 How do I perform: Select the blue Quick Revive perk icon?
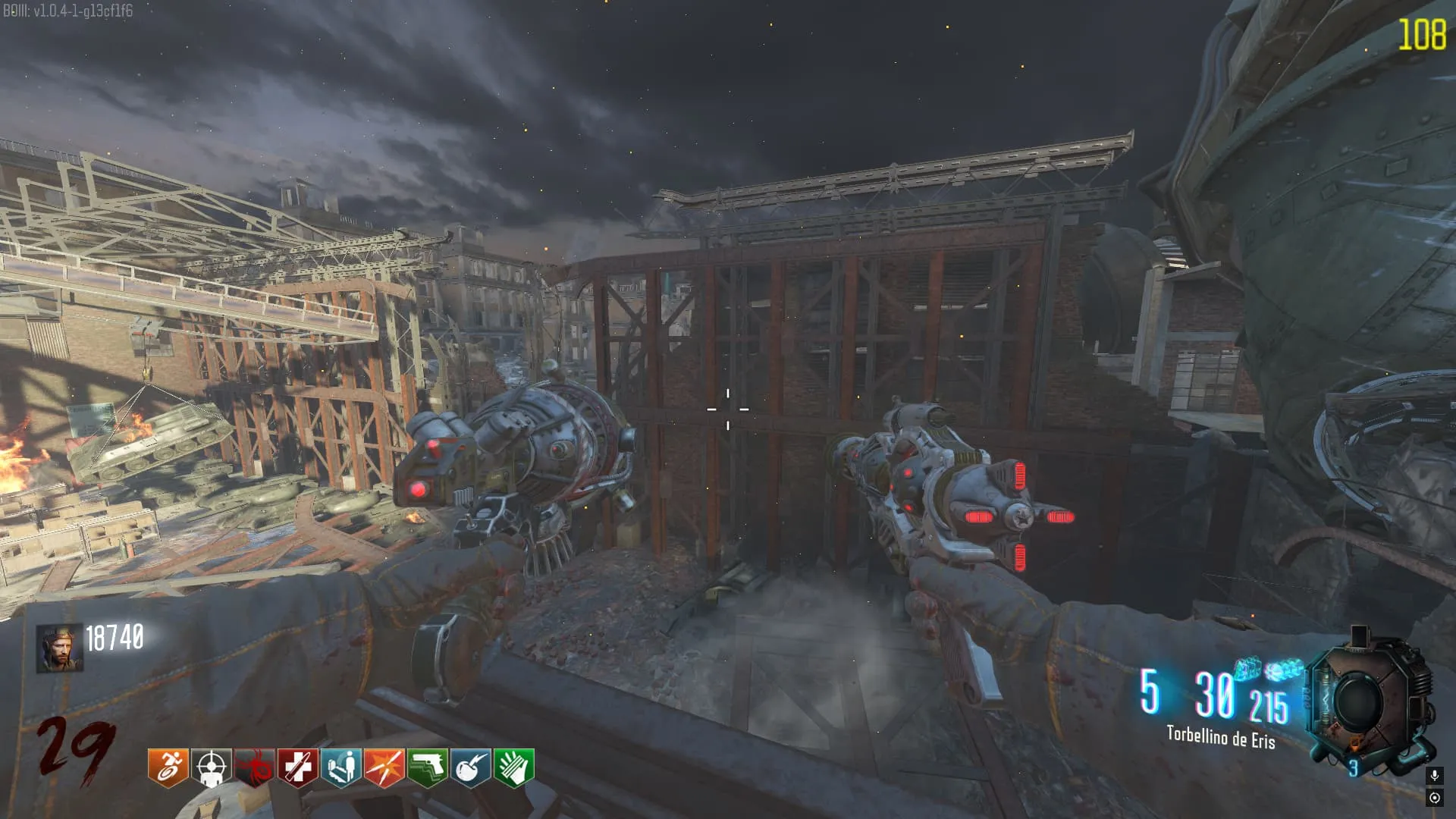pos(340,767)
